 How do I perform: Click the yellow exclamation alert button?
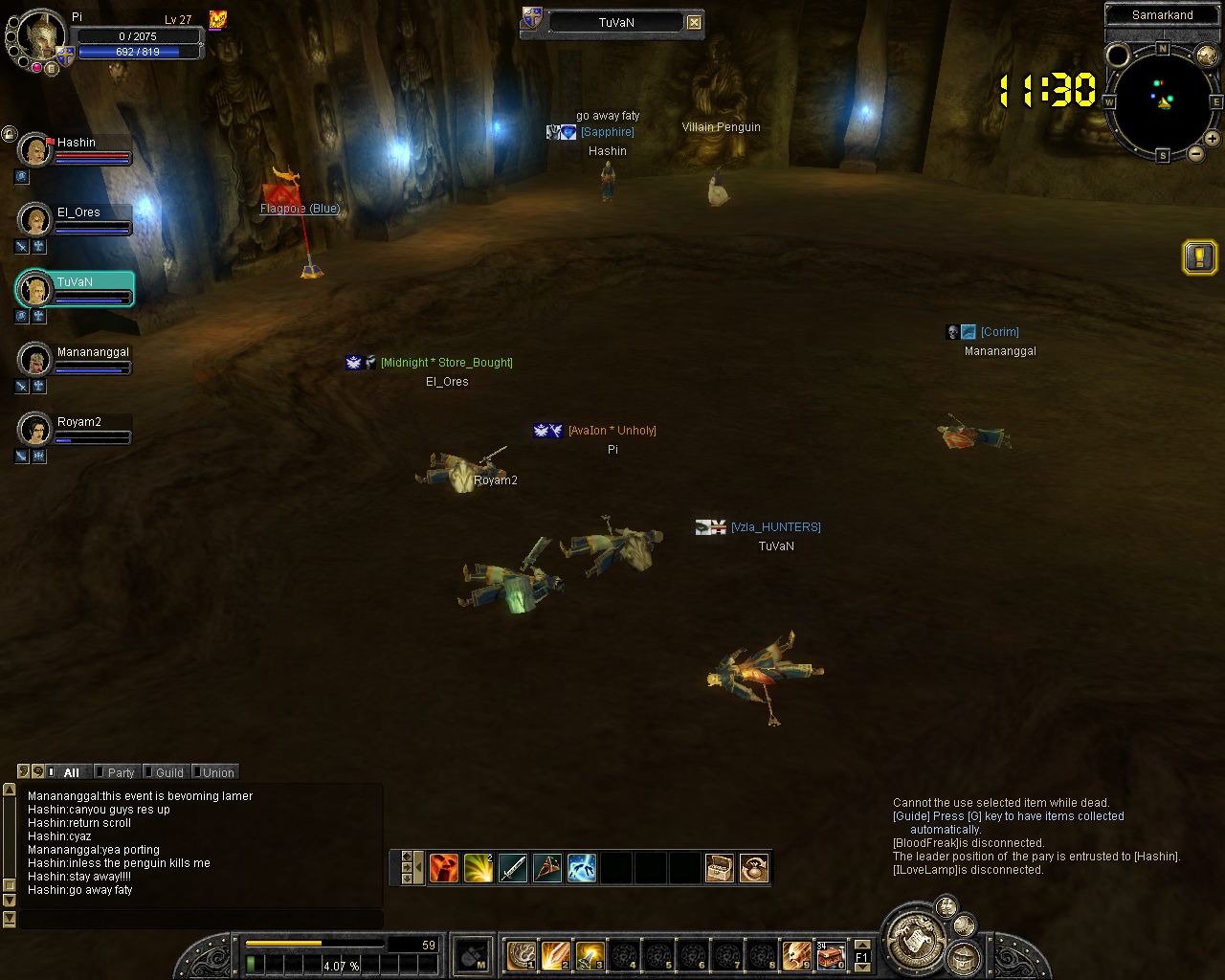pyautogui.click(x=1199, y=256)
